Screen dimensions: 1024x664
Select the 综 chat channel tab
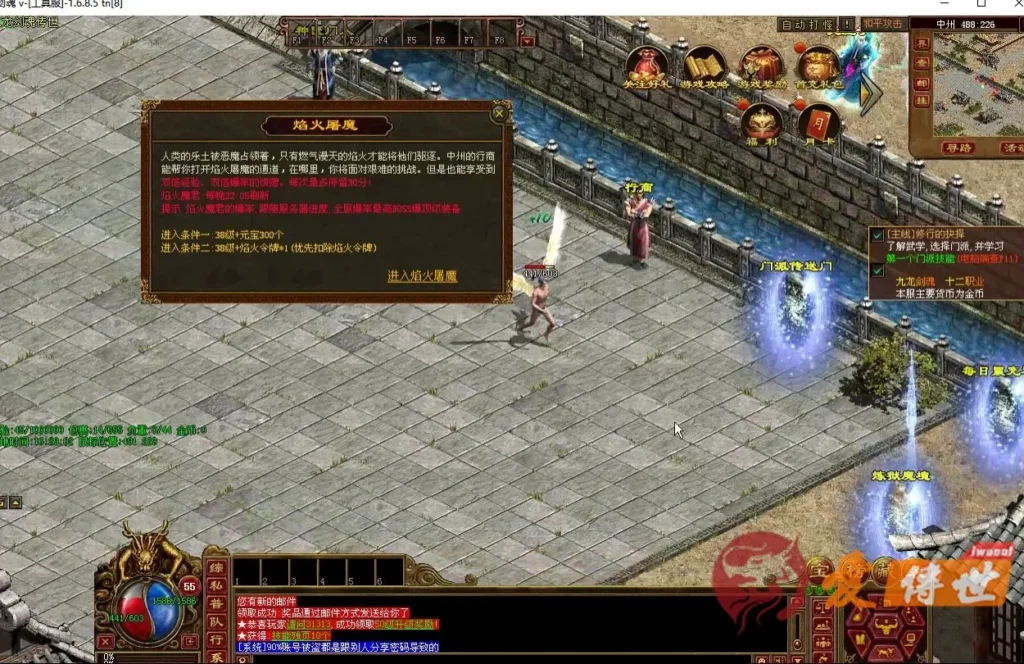[x=216, y=568]
